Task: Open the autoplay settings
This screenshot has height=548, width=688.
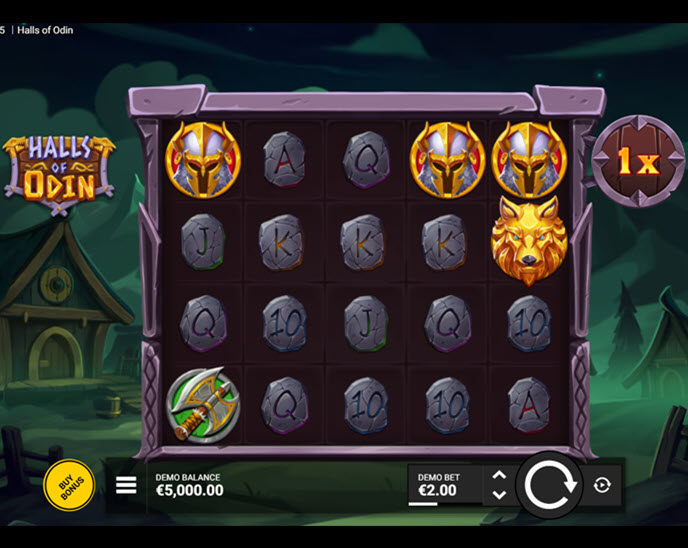Action: click(601, 485)
